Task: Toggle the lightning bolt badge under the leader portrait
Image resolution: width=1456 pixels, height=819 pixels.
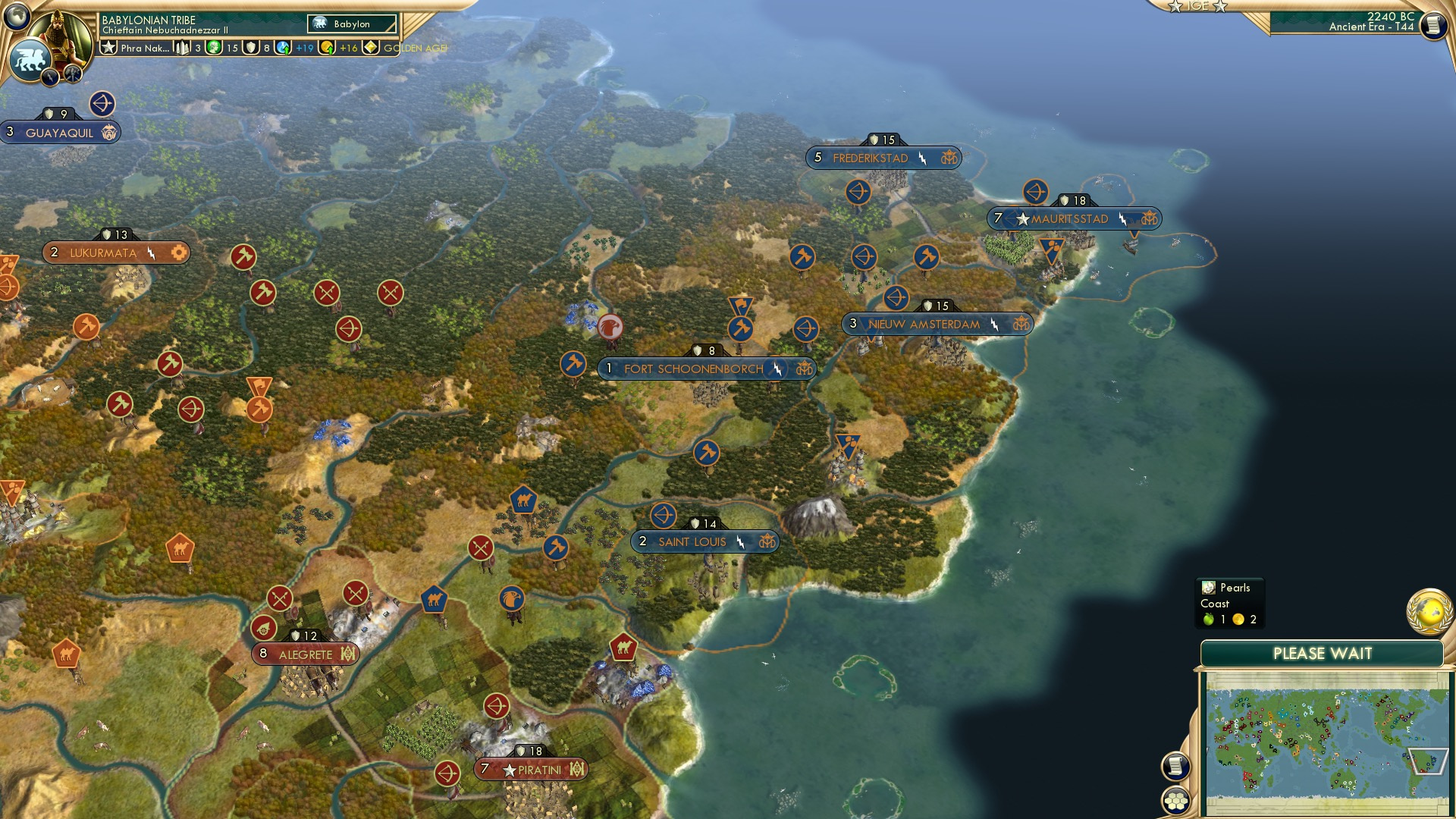Action: pyautogui.click(x=49, y=75)
